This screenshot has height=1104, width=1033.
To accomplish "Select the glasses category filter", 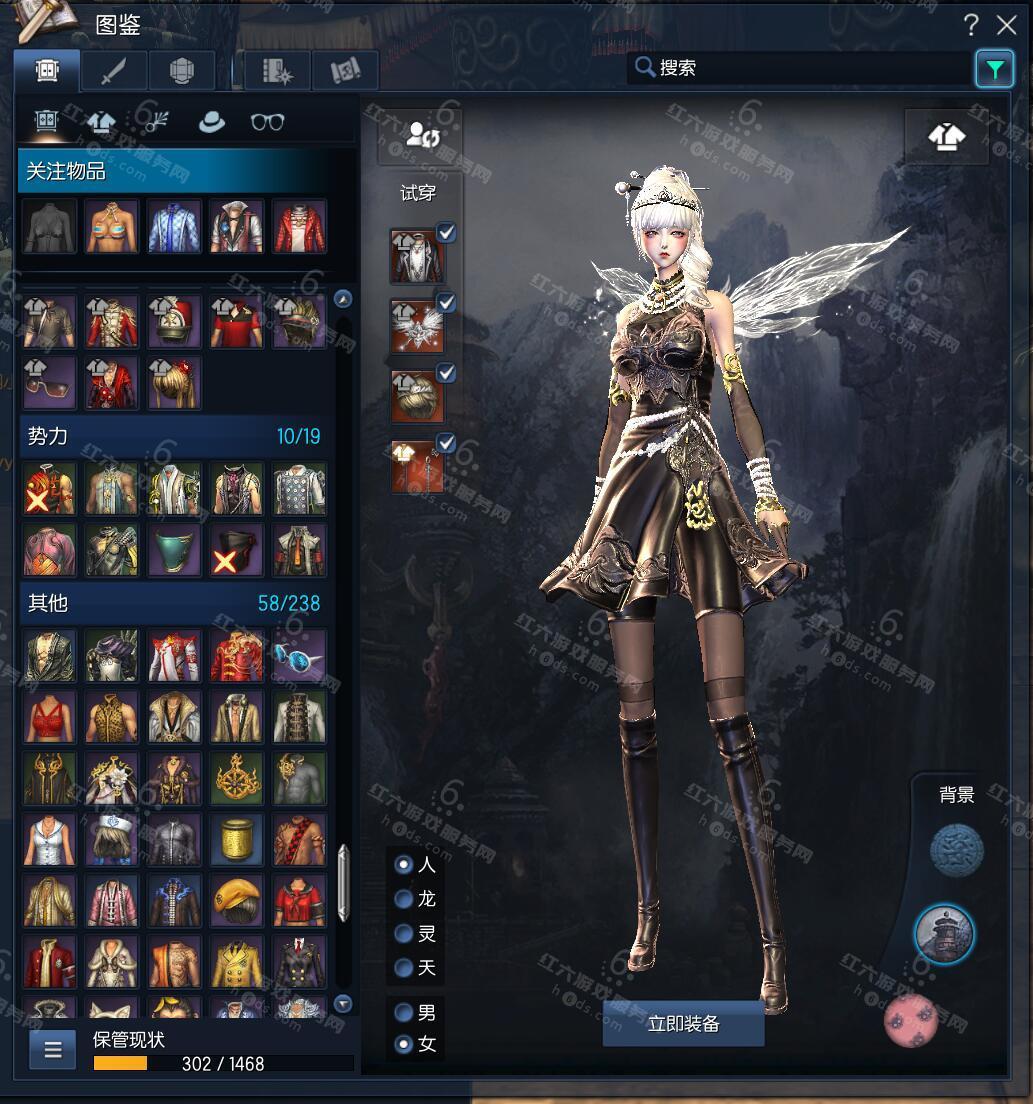I will (267, 122).
